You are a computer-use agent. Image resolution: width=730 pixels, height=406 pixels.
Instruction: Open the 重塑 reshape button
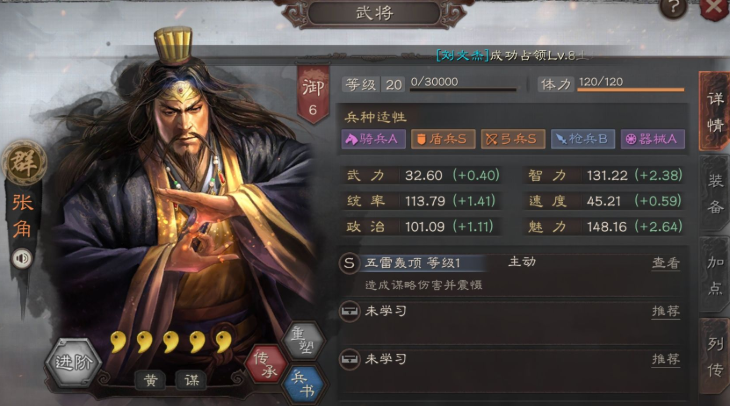coord(302,343)
